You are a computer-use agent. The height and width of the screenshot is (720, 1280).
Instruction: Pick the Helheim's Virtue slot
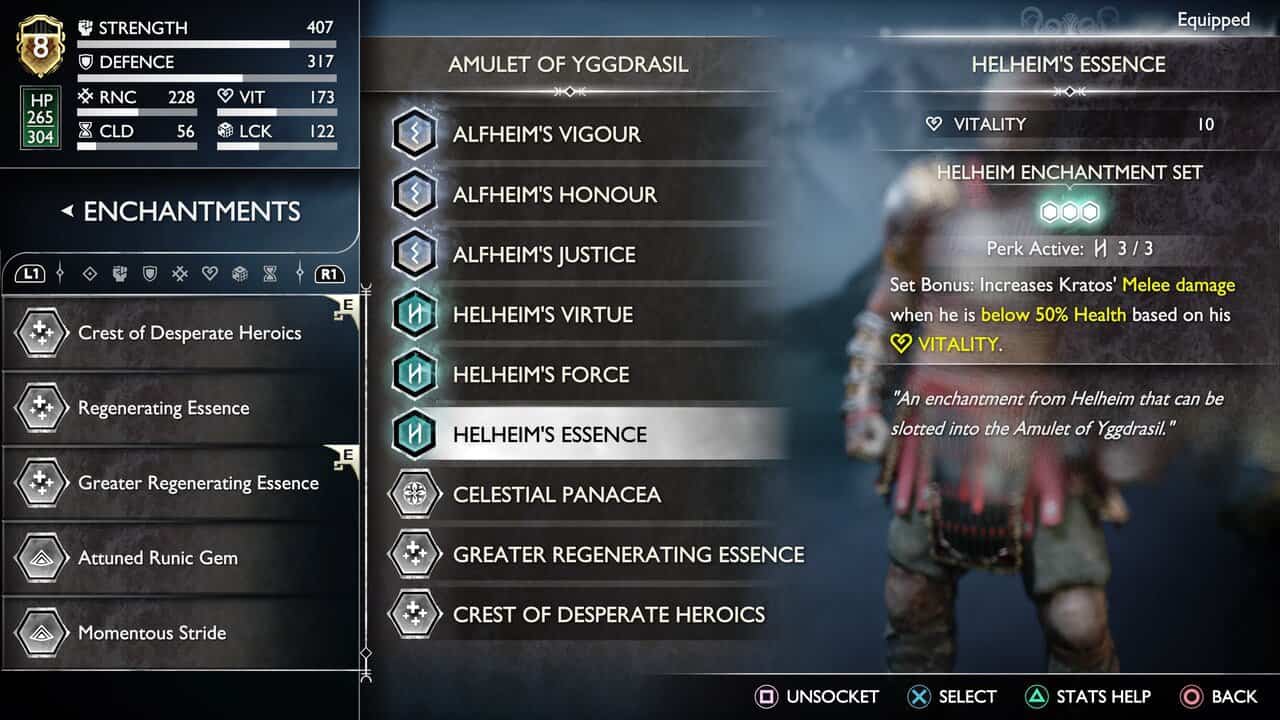tap(541, 314)
